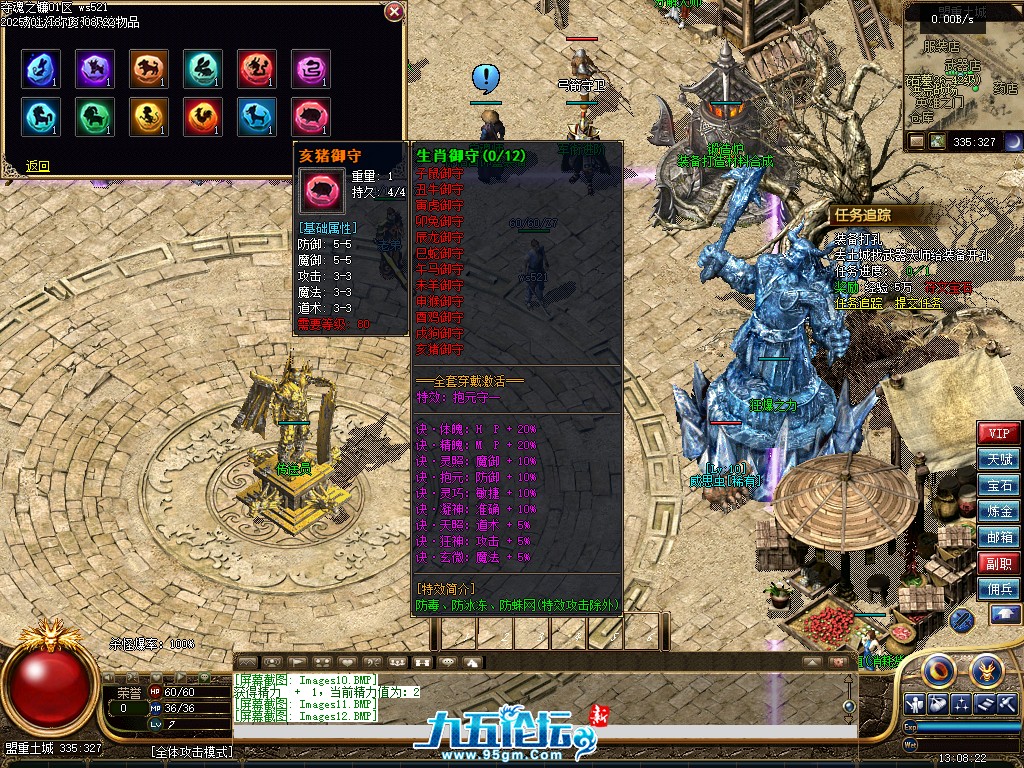Image resolution: width=1024 pixels, height=768 pixels.
Task: Open the 炼金 alchemy panel
Action: pos(999,511)
